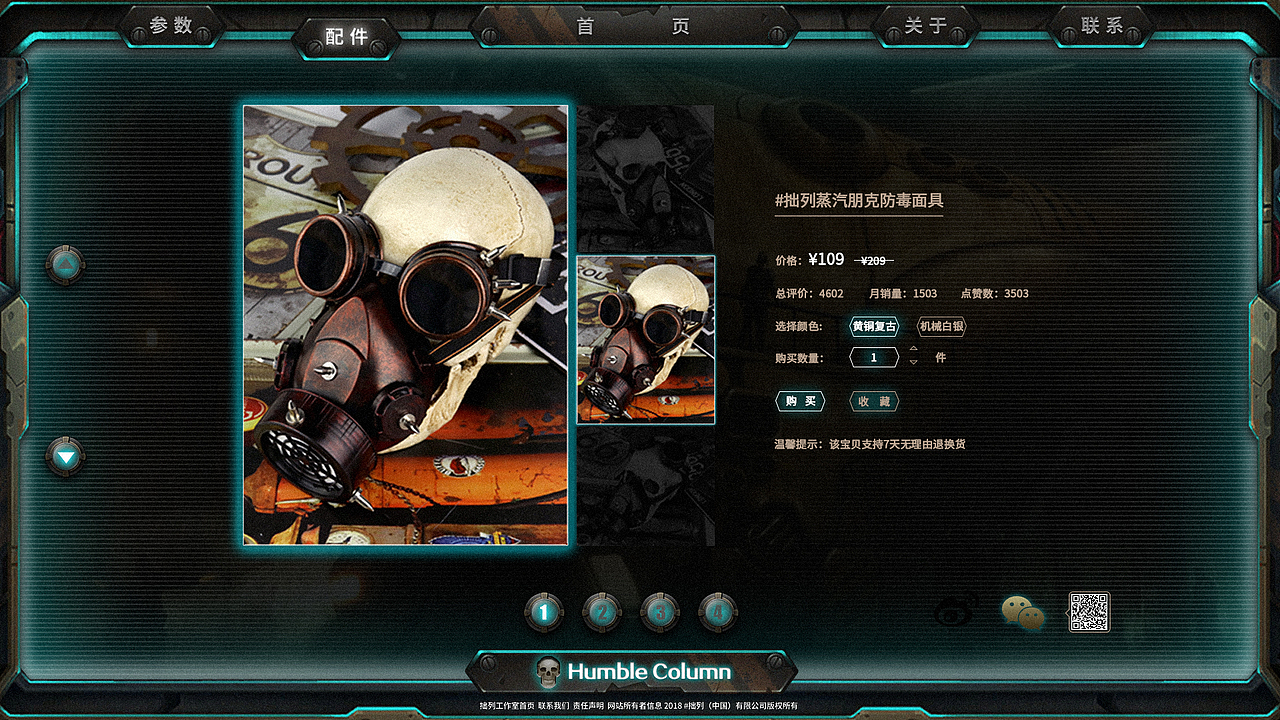The height and width of the screenshot is (720, 1280).
Task: Click the up arrow on the left sidebar
Action: pos(64,262)
